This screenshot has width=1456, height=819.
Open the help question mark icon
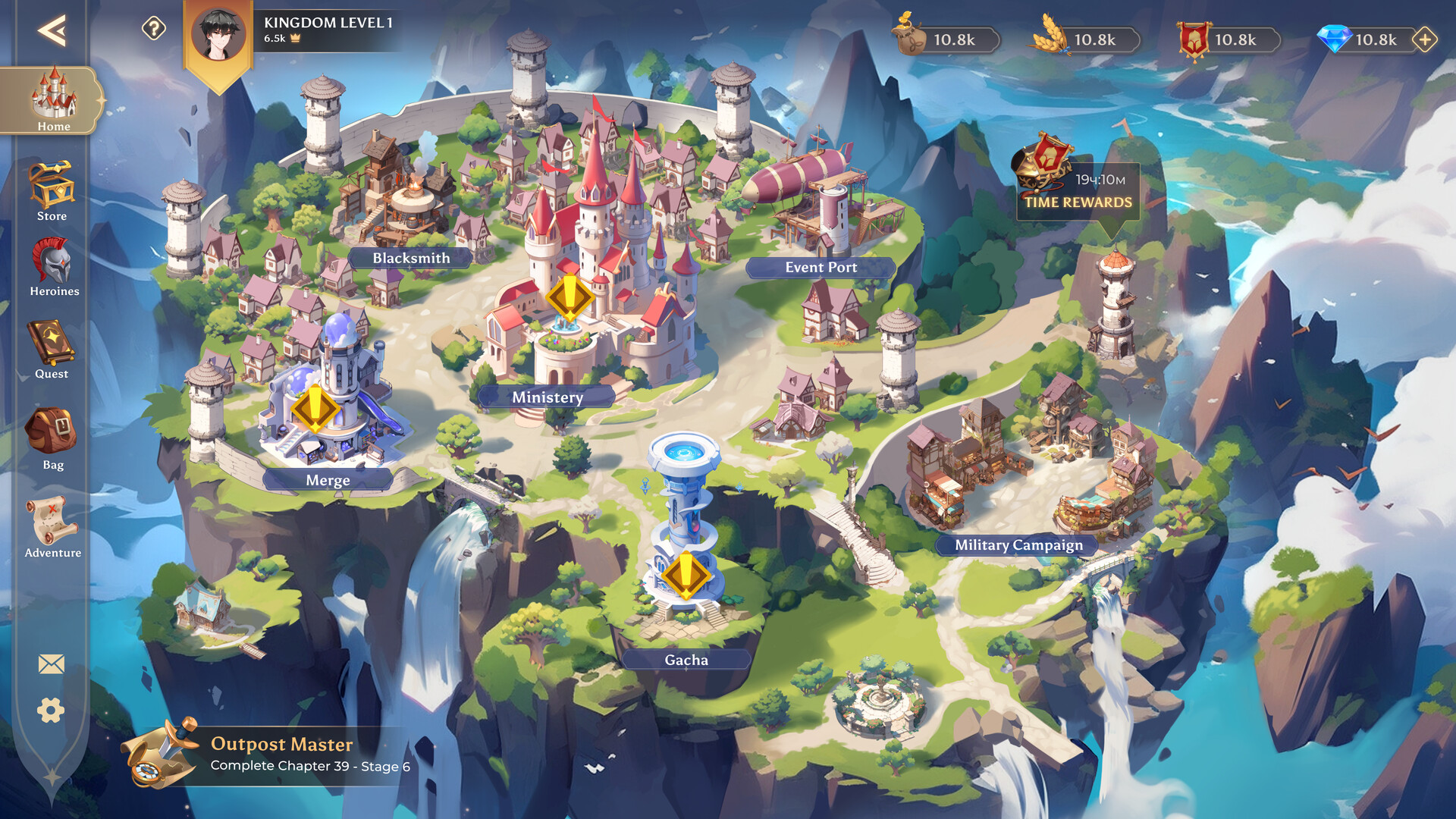(x=154, y=29)
